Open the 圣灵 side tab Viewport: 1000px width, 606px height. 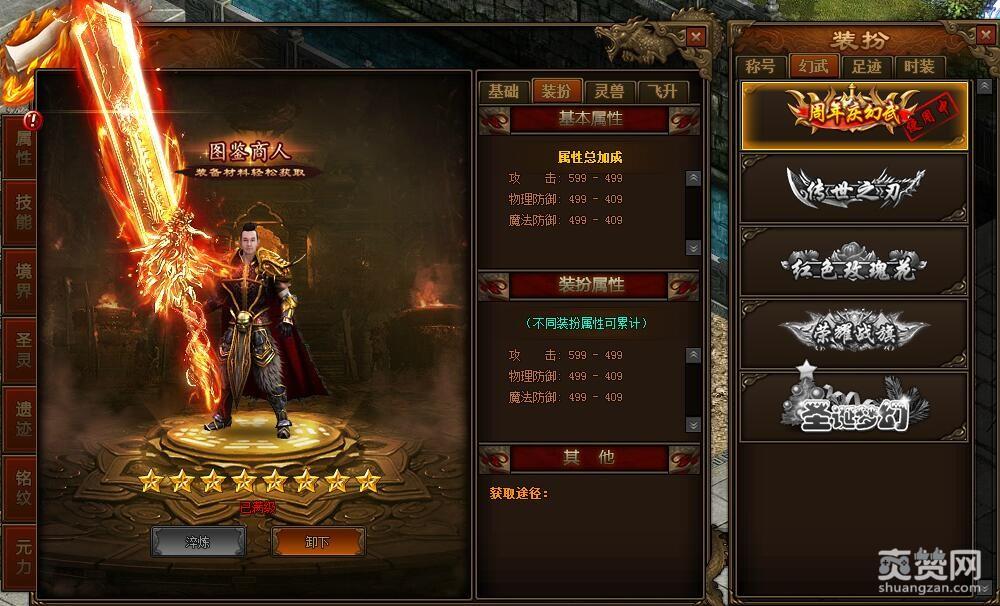pyautogui.click(x=22, y=349)
